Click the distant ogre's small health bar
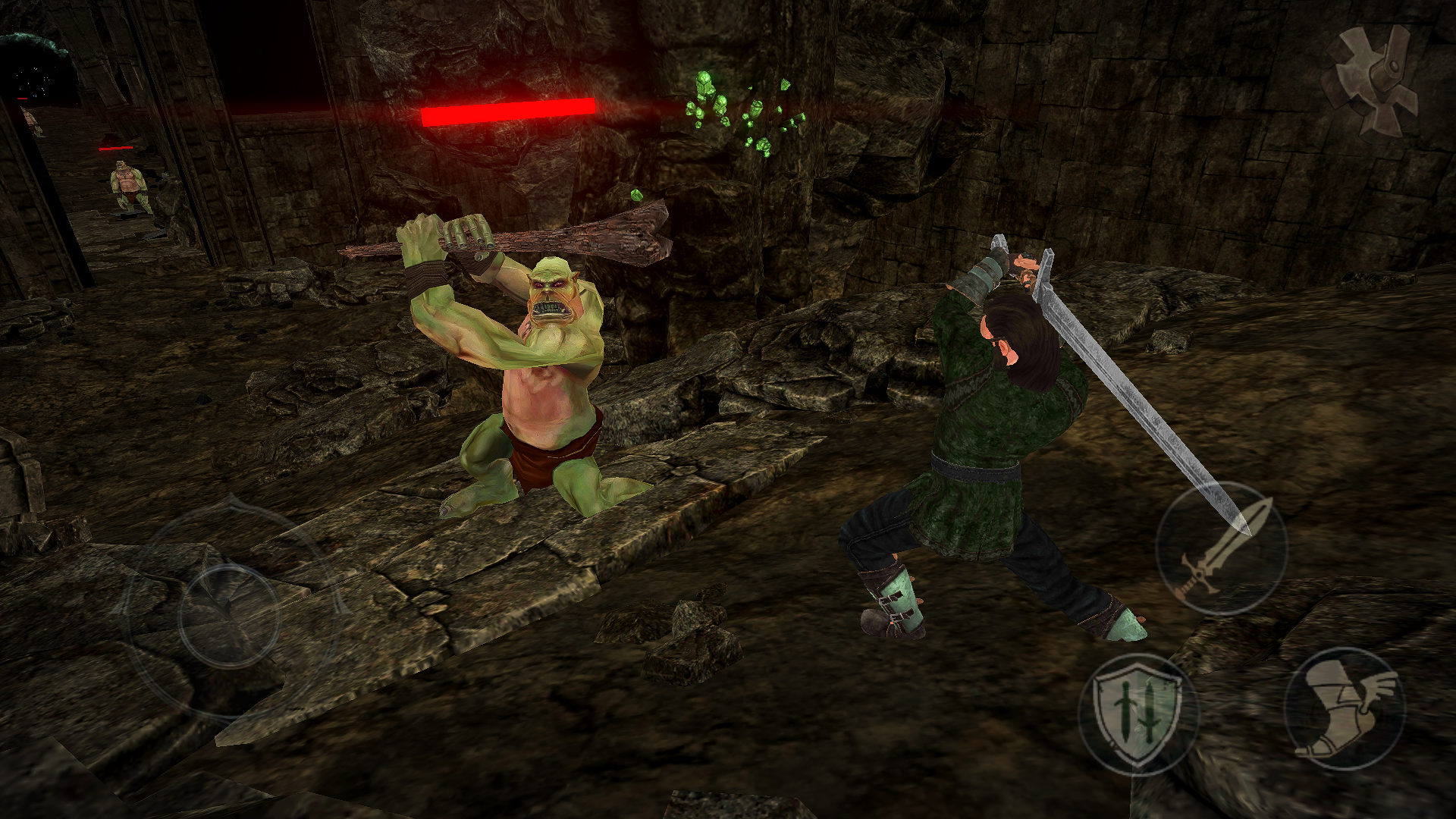The height and width of the screenshot is (819, 1456). click(115, 148)
